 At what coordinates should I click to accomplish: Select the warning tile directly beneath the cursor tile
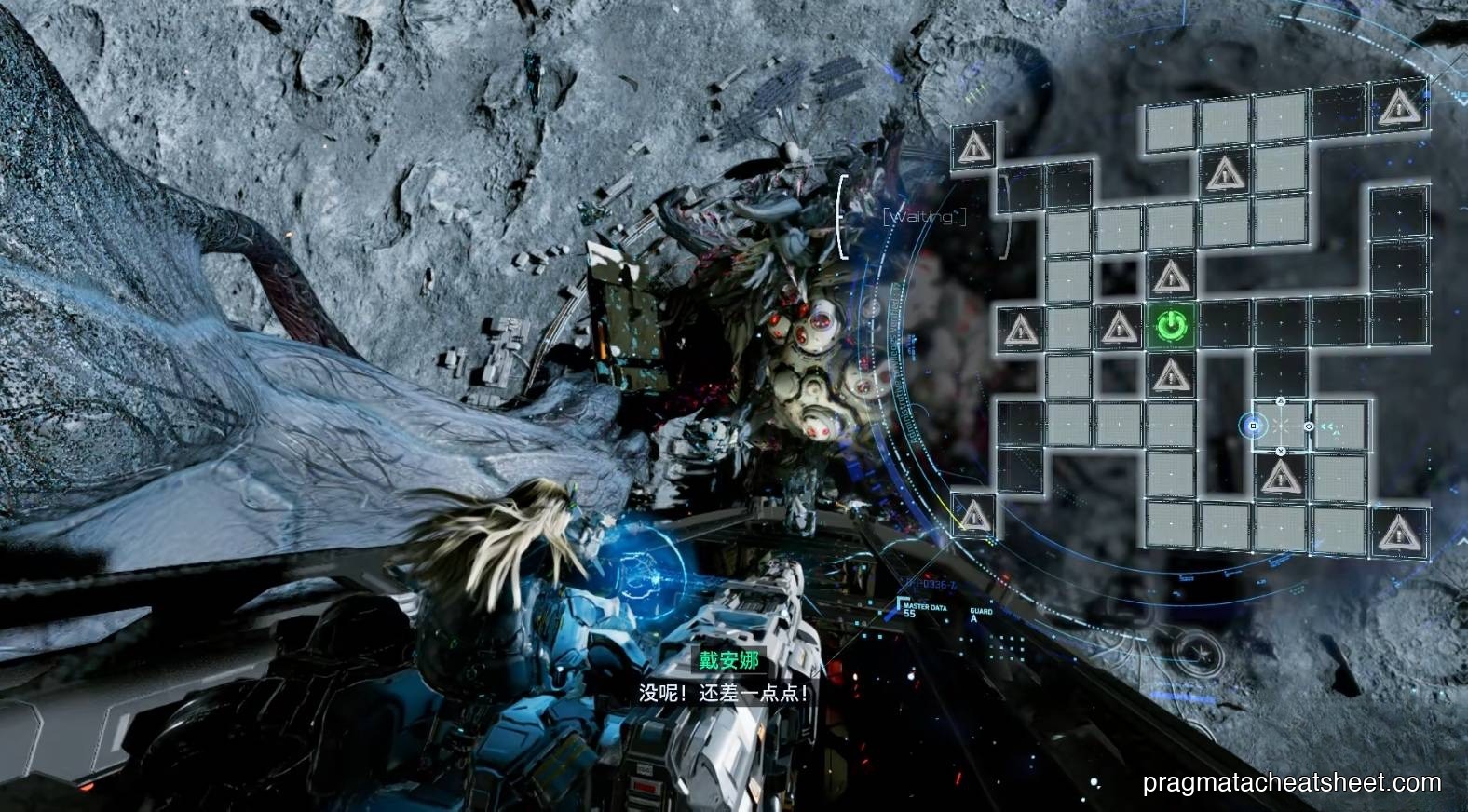[1281, 478]
